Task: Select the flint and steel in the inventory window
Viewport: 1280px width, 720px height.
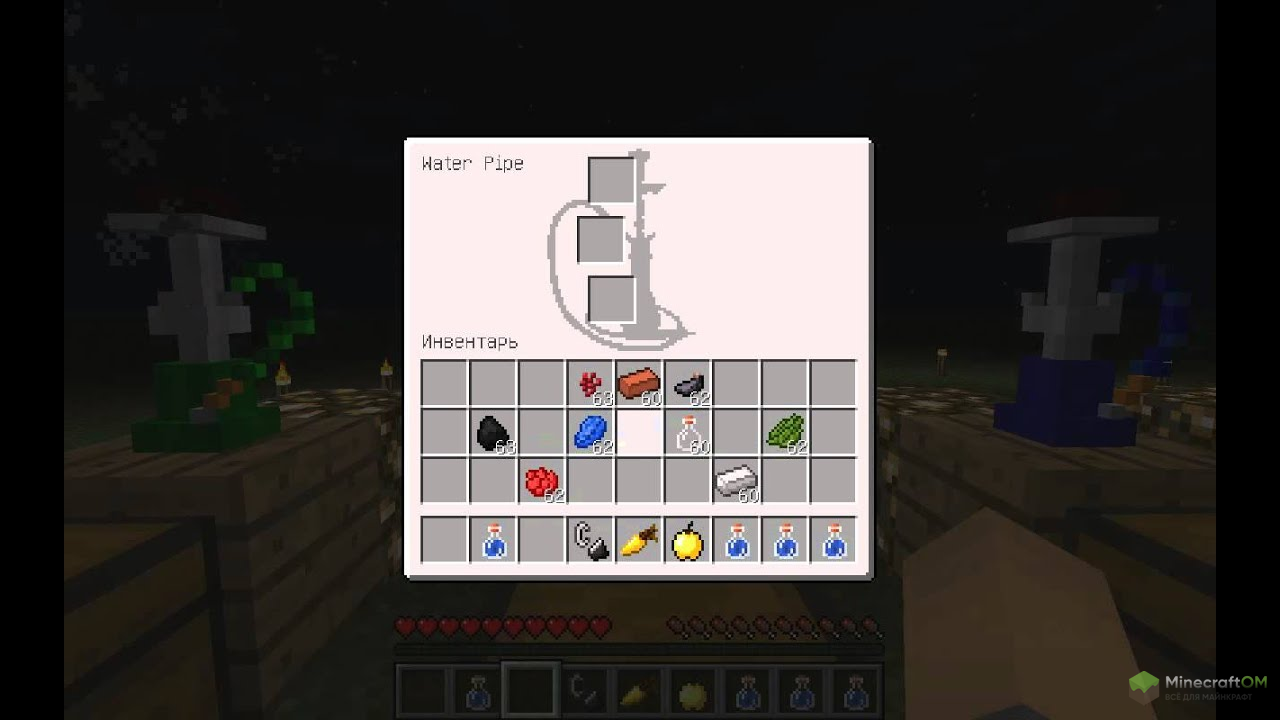Action: [590, 541]
